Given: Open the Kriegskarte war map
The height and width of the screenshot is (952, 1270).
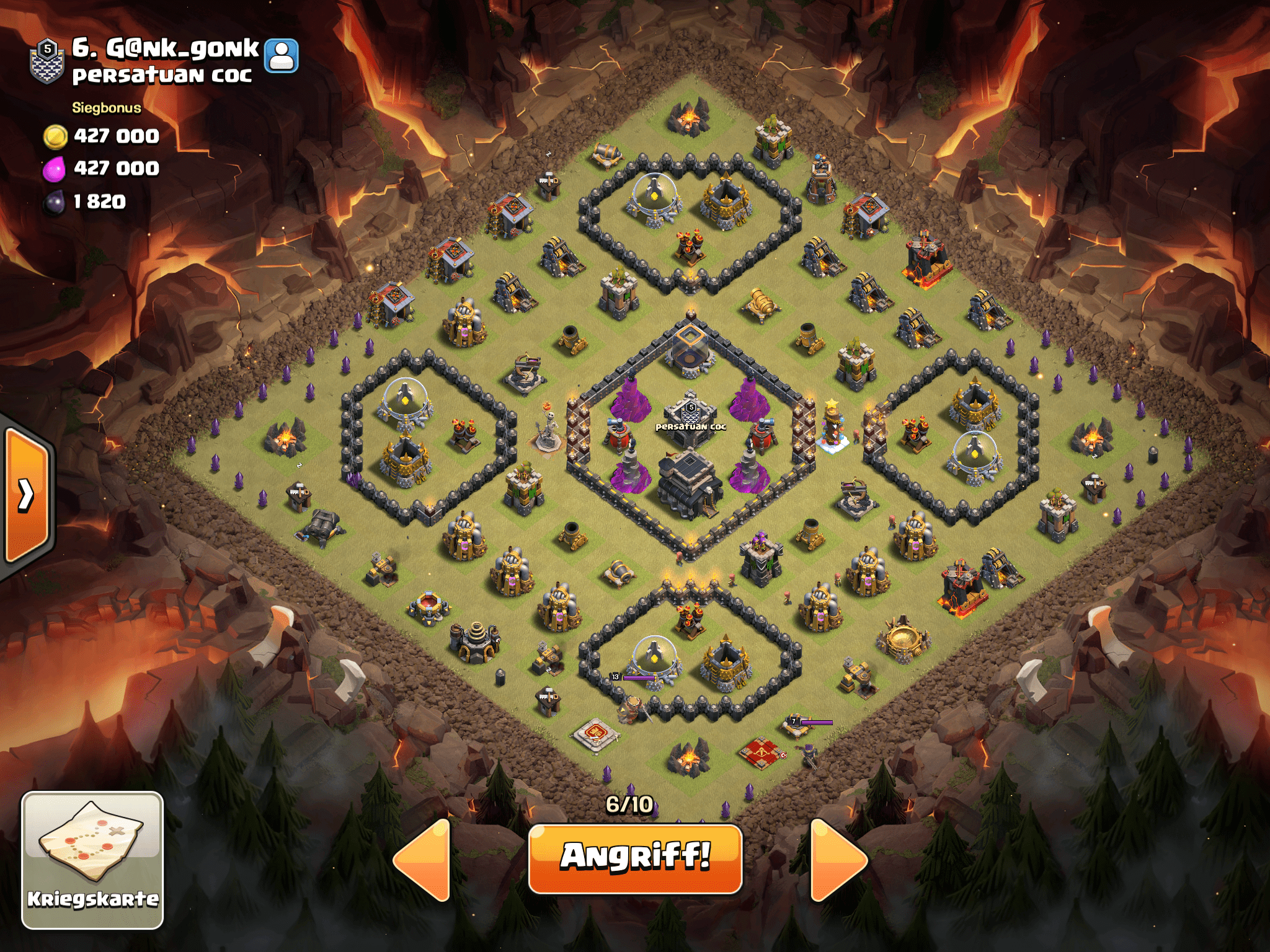Looking at the screenshot, I should coord(92,860).
